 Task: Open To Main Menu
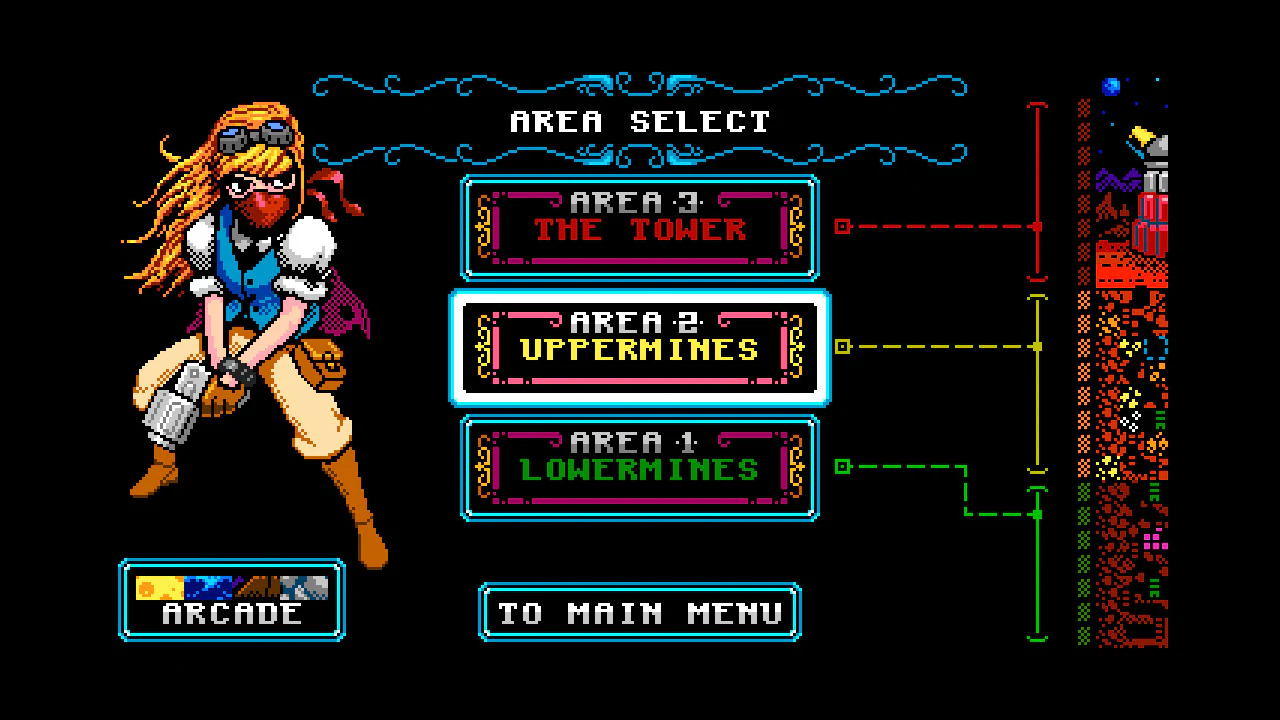[x=640, y=612]
